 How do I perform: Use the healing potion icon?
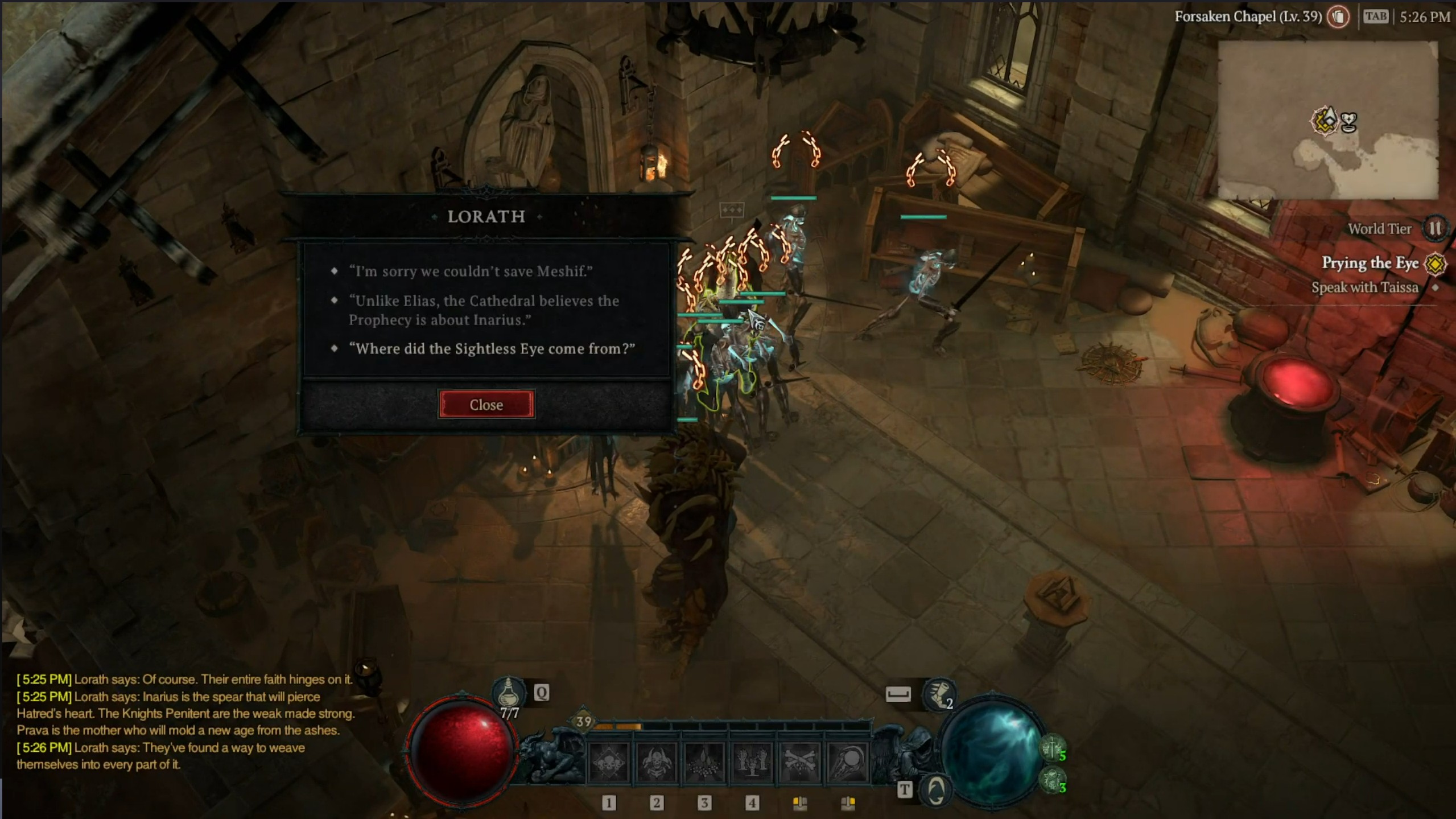[x=508, y=693]
